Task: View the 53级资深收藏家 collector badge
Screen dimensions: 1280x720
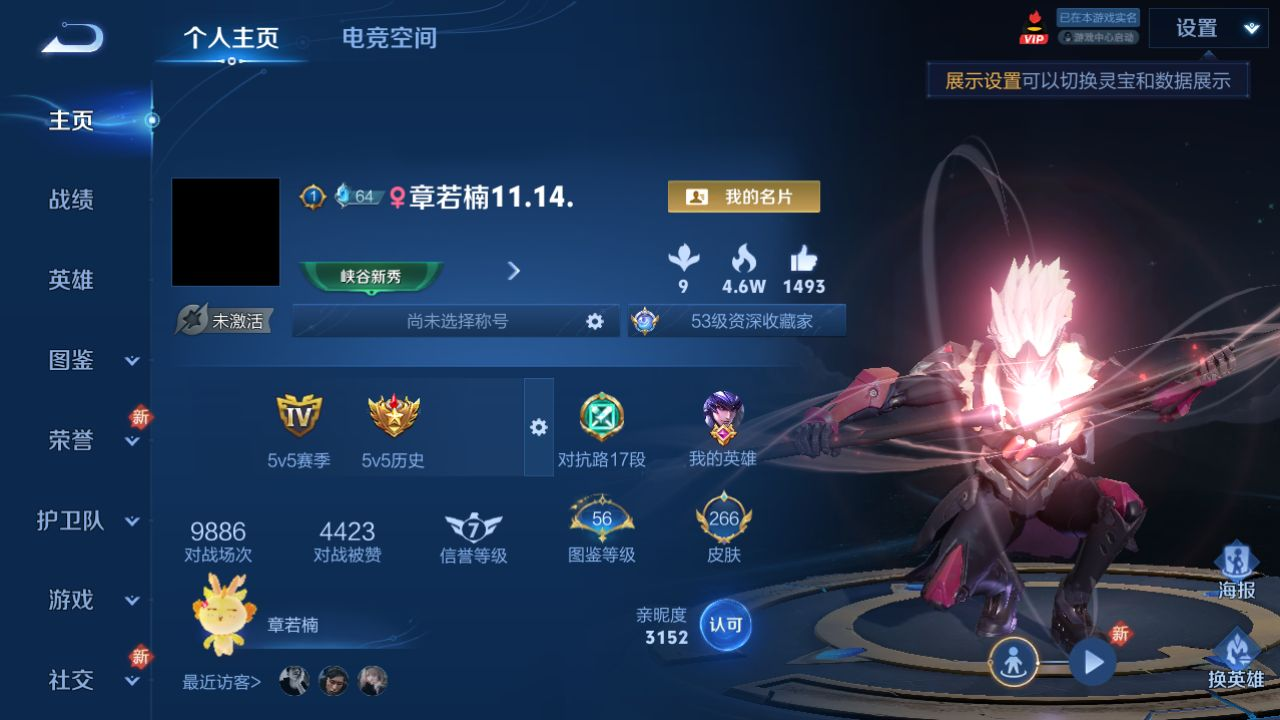Action: [737, 321]
